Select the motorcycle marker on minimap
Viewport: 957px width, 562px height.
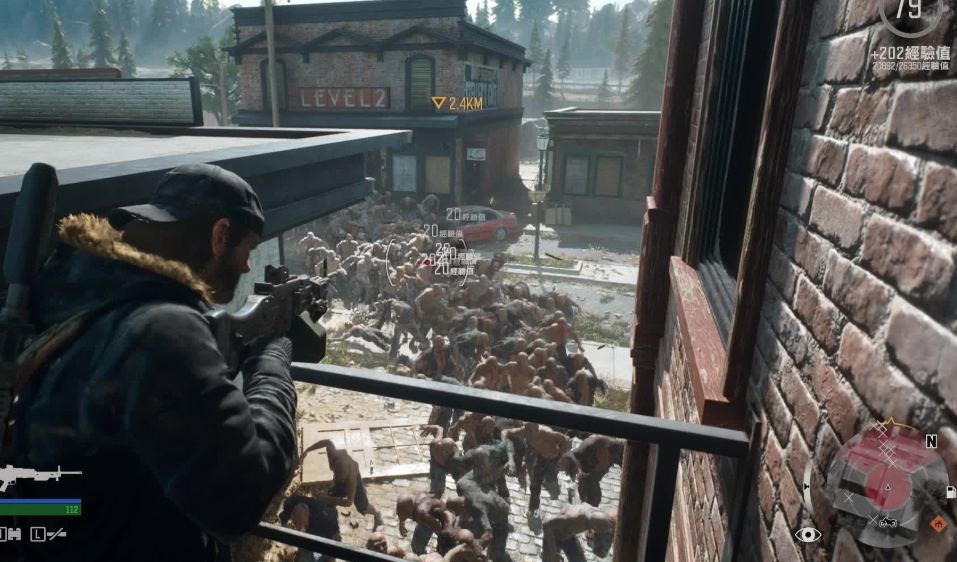(888, 522)
